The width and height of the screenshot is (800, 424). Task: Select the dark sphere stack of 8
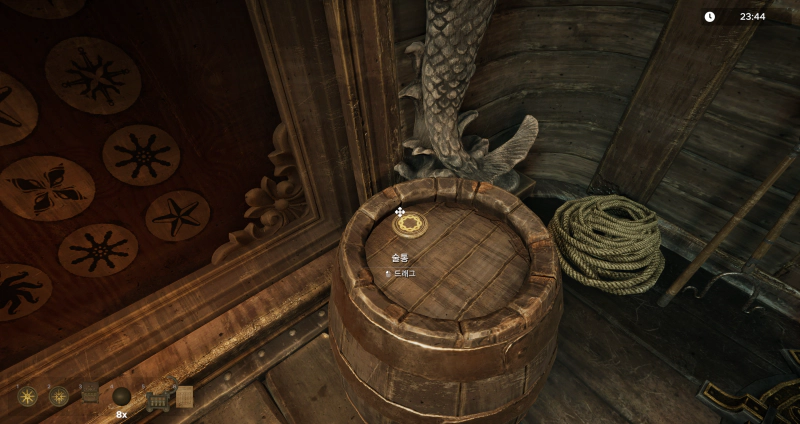coord(122,397)
